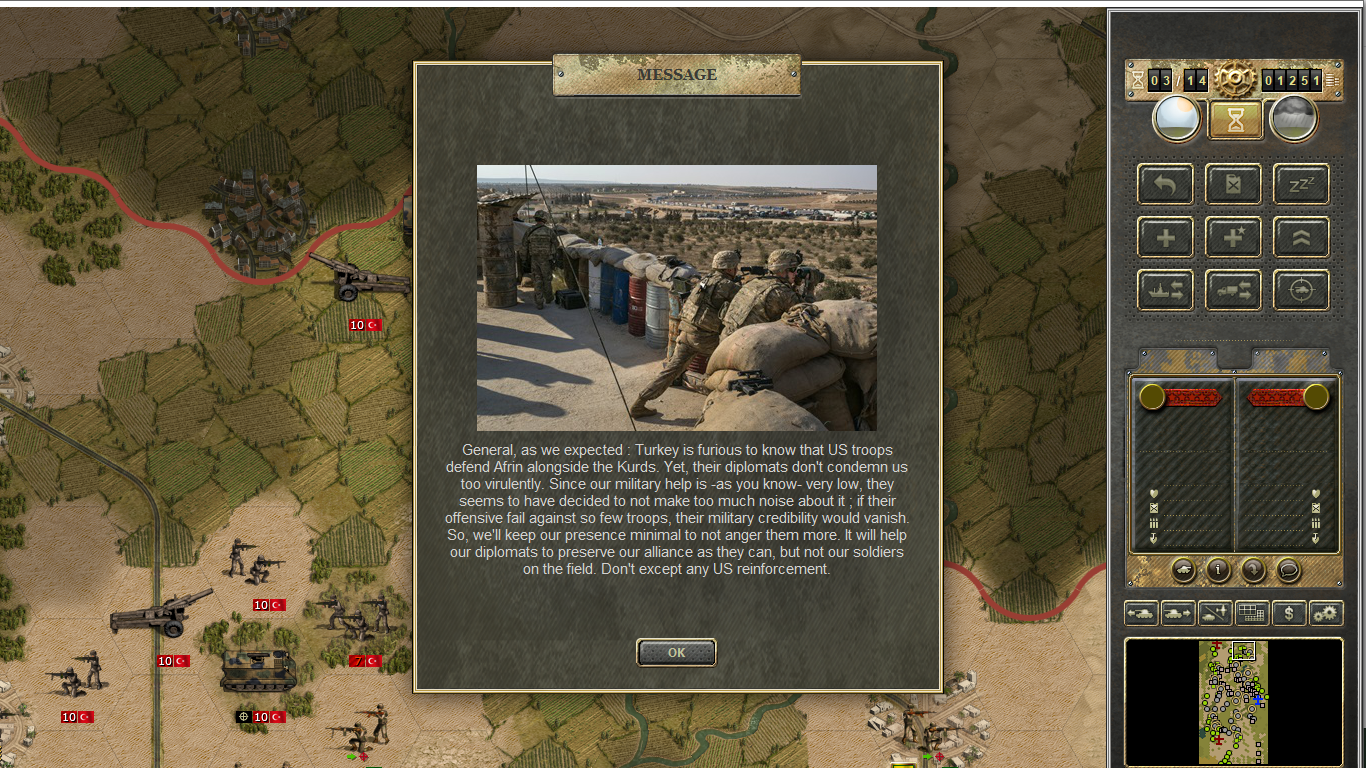The image size is (1366, 768).
Task: Toggle the truck transport swap button
Action: [1233, 290]
